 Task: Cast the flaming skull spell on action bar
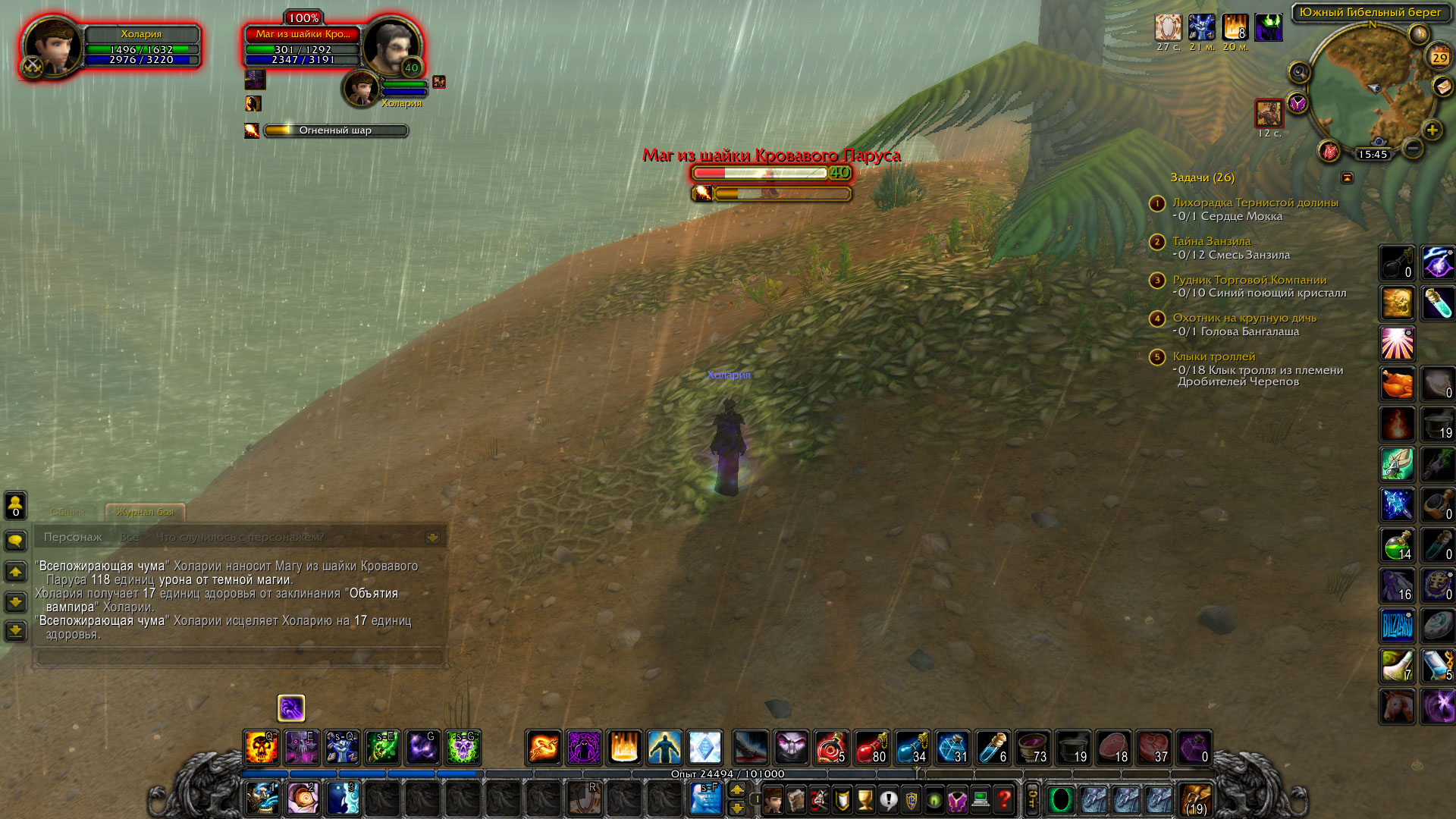[x=262, y=748]
